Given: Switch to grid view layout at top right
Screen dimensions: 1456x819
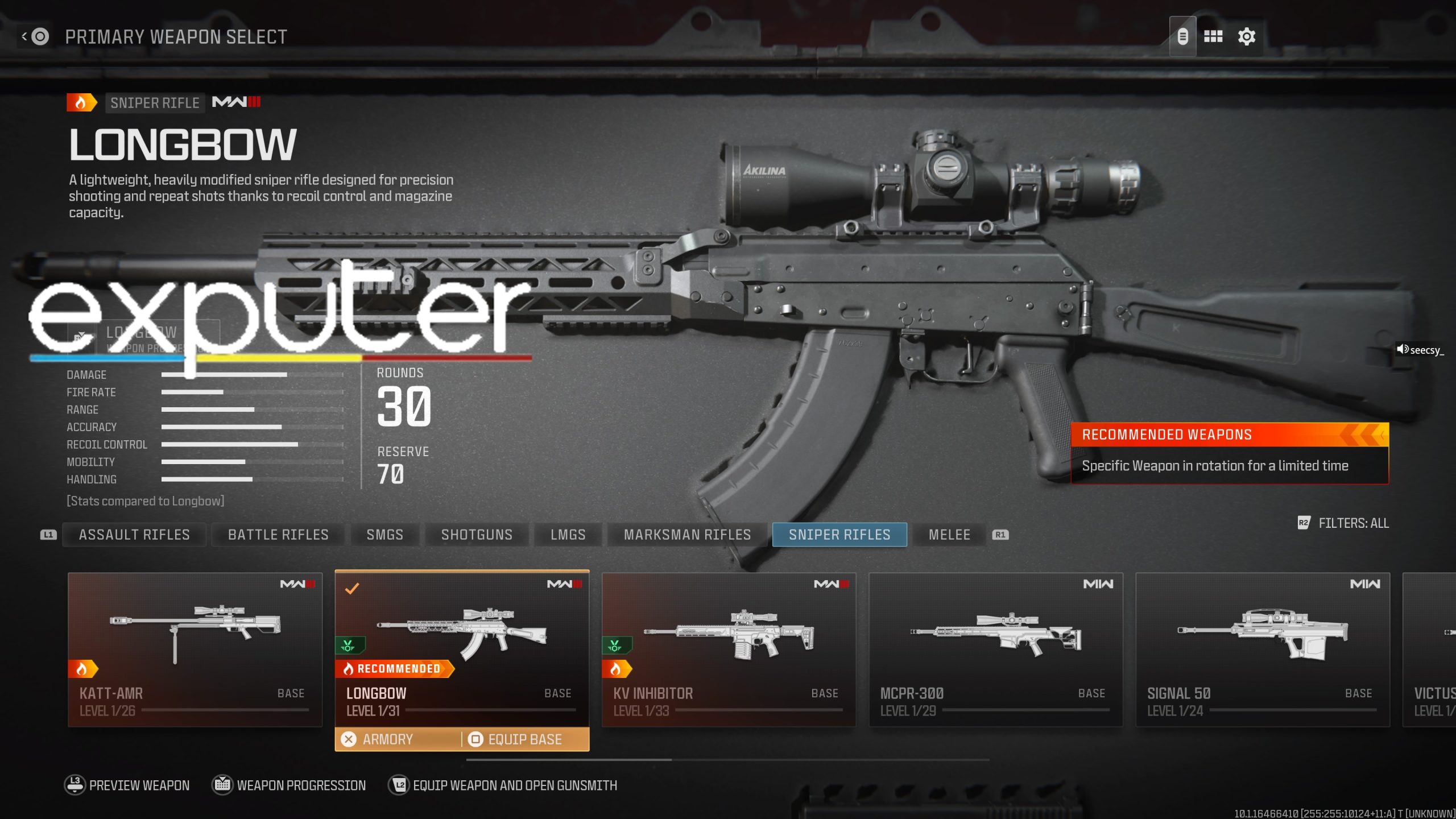Looking at the screenshot, I should (x=1213, y=36).
